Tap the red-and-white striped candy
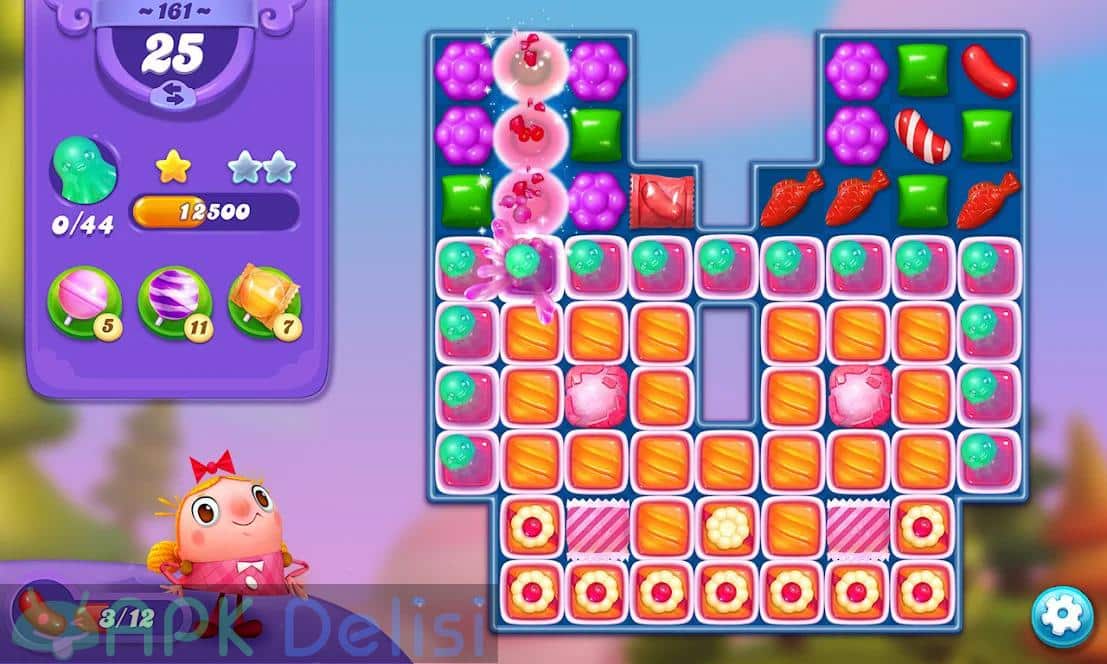The image size is (1107, 664). pos(922,136)
